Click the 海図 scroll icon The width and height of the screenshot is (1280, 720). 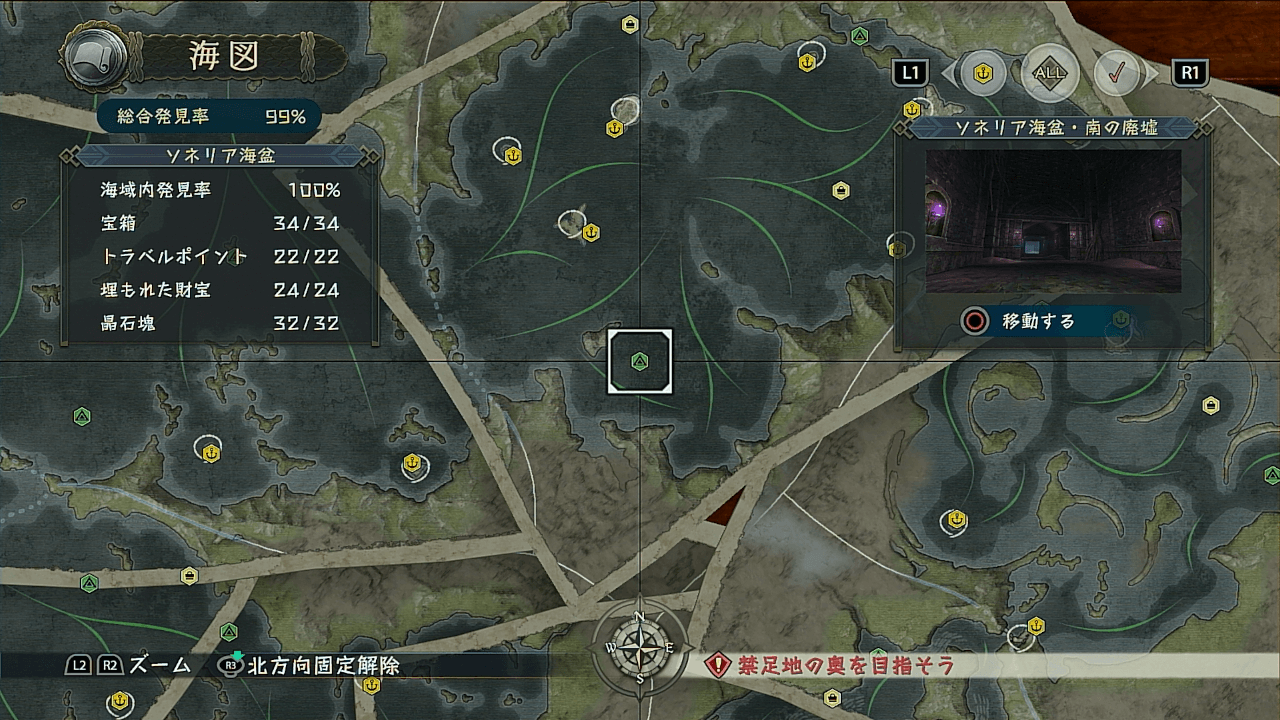95,58
